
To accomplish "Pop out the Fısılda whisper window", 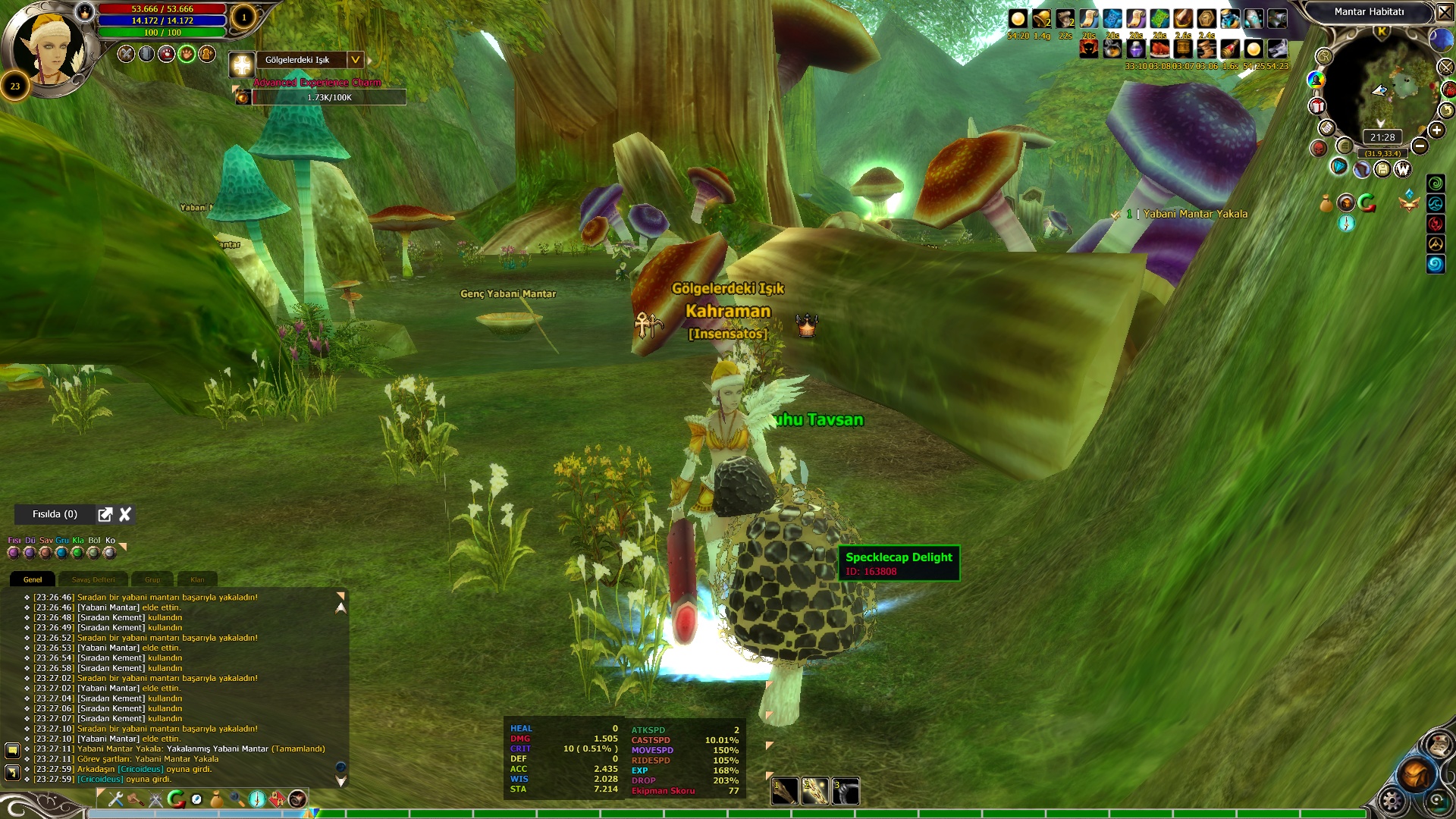I will pos(105,515).
